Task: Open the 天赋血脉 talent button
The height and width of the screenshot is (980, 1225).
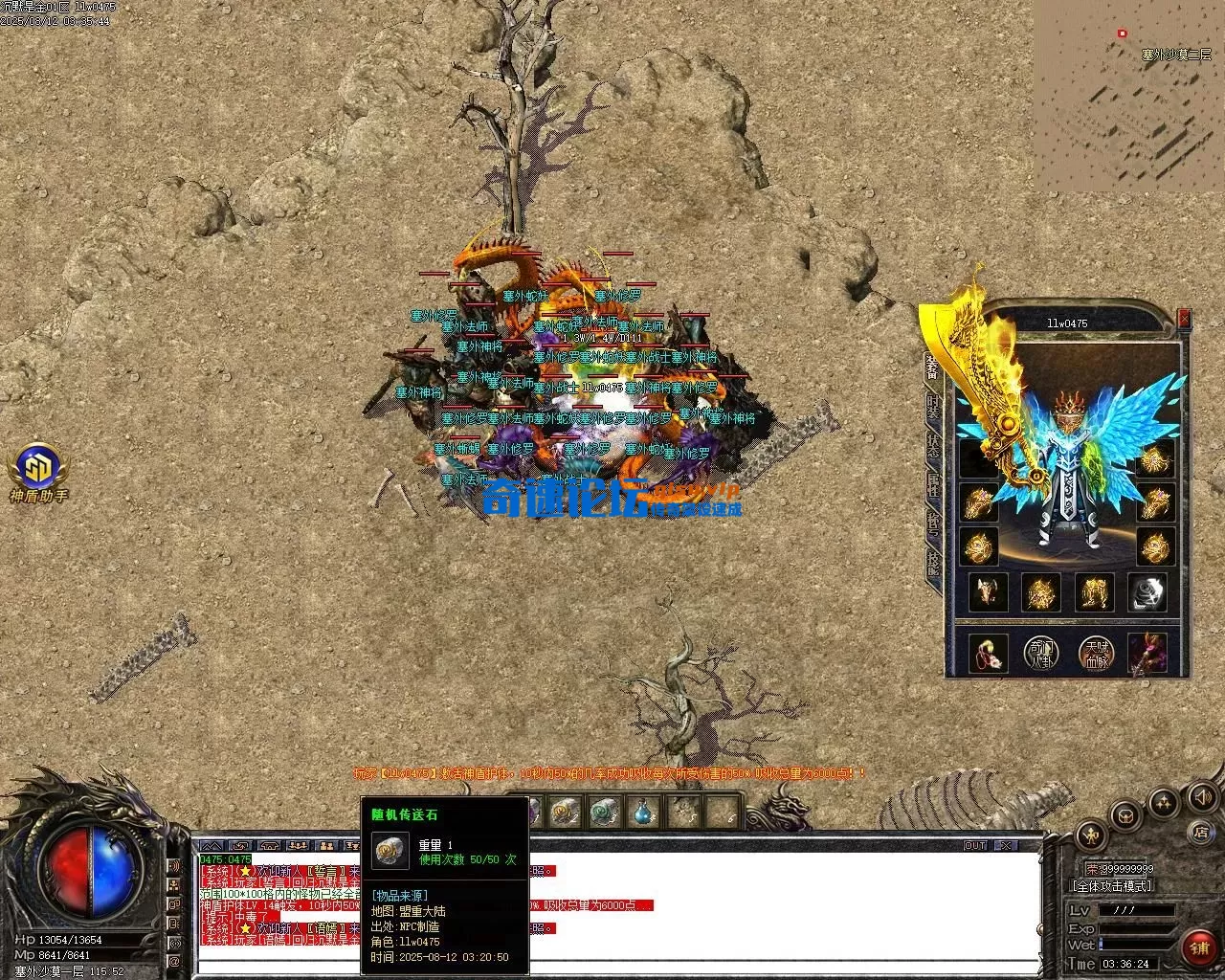Action: tap(1095, 652)
